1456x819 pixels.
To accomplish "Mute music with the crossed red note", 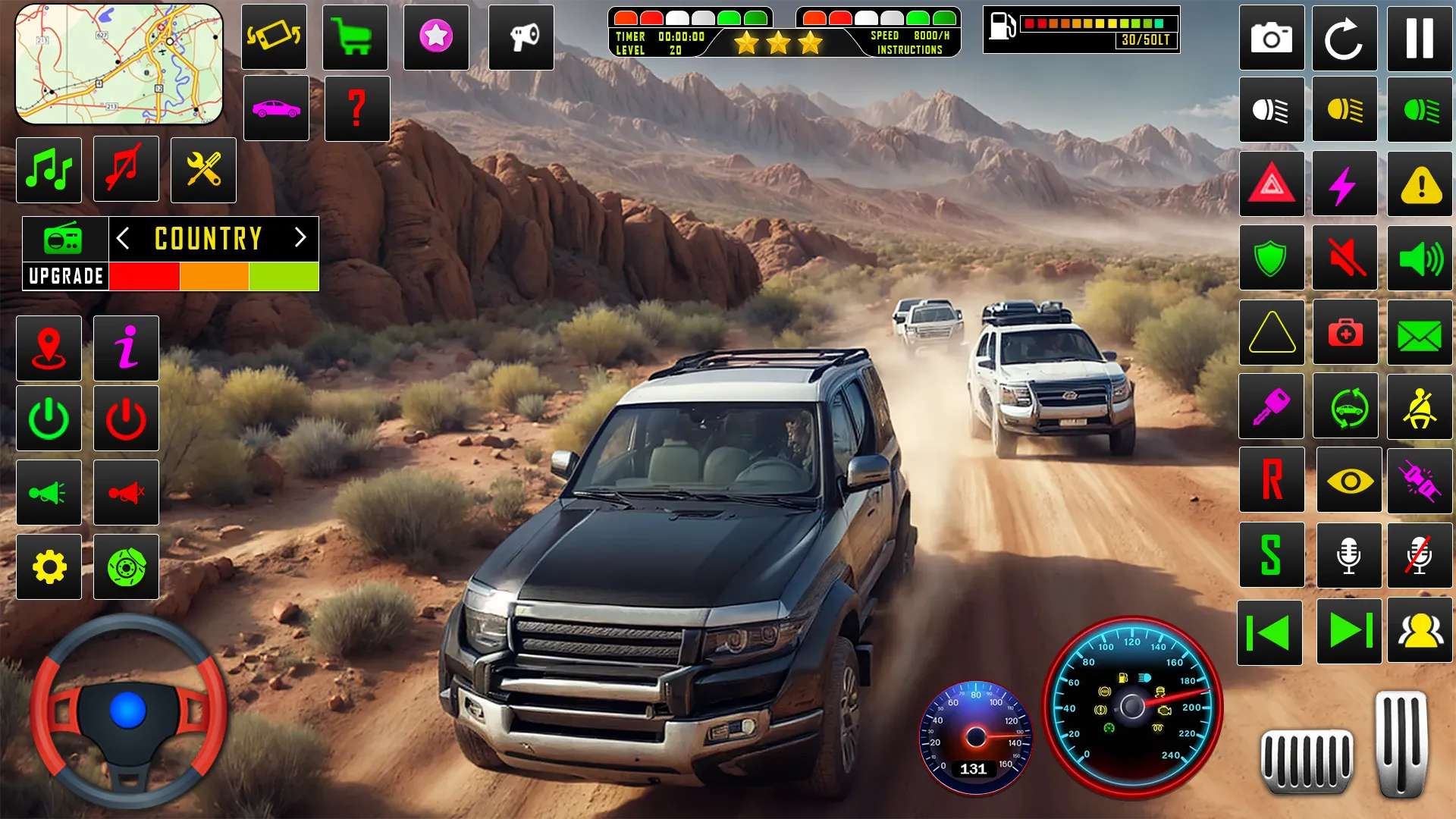I will click(x=126, y=168).
